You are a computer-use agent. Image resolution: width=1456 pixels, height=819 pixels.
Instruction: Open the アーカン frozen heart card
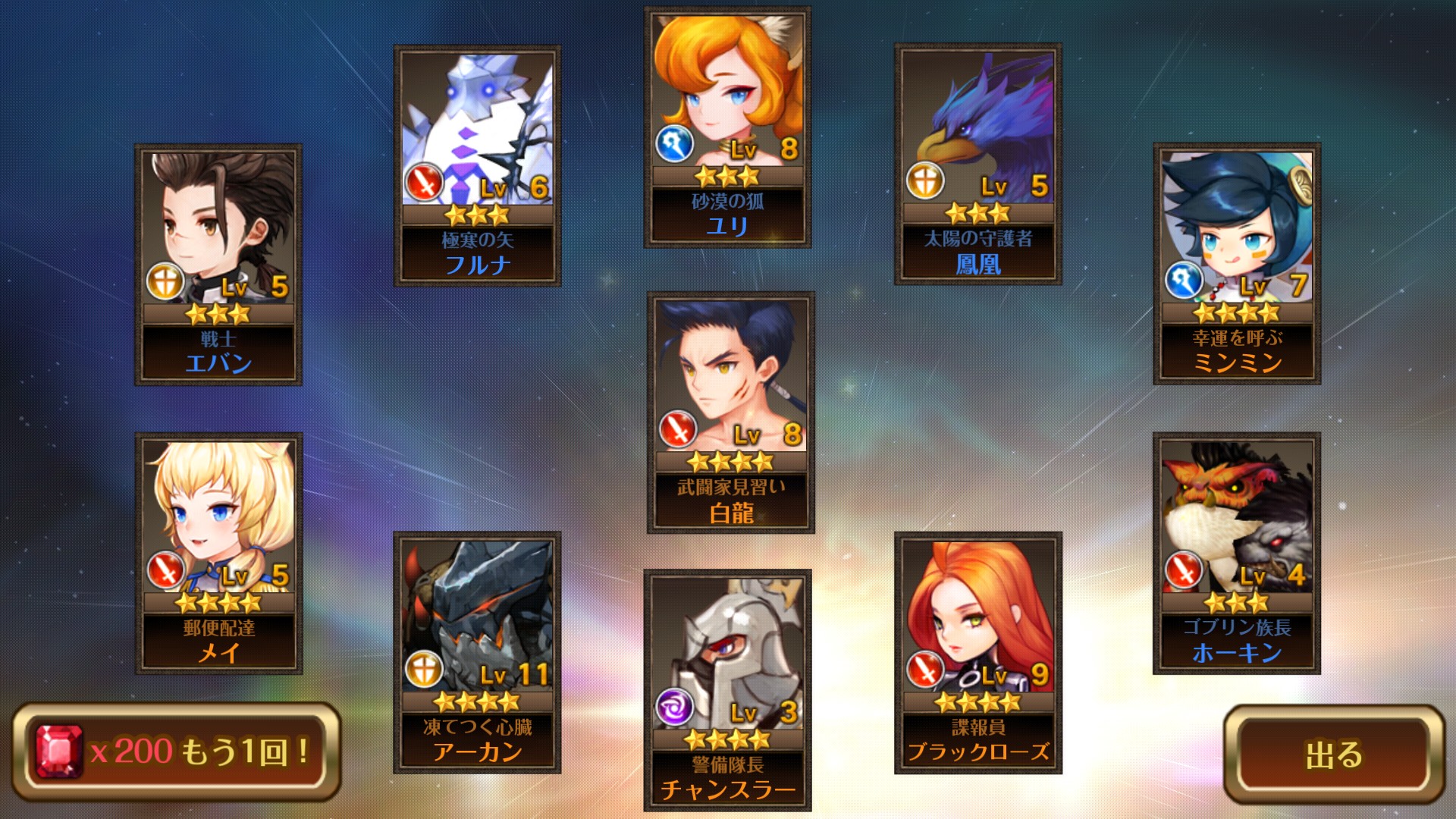(477, 652)
